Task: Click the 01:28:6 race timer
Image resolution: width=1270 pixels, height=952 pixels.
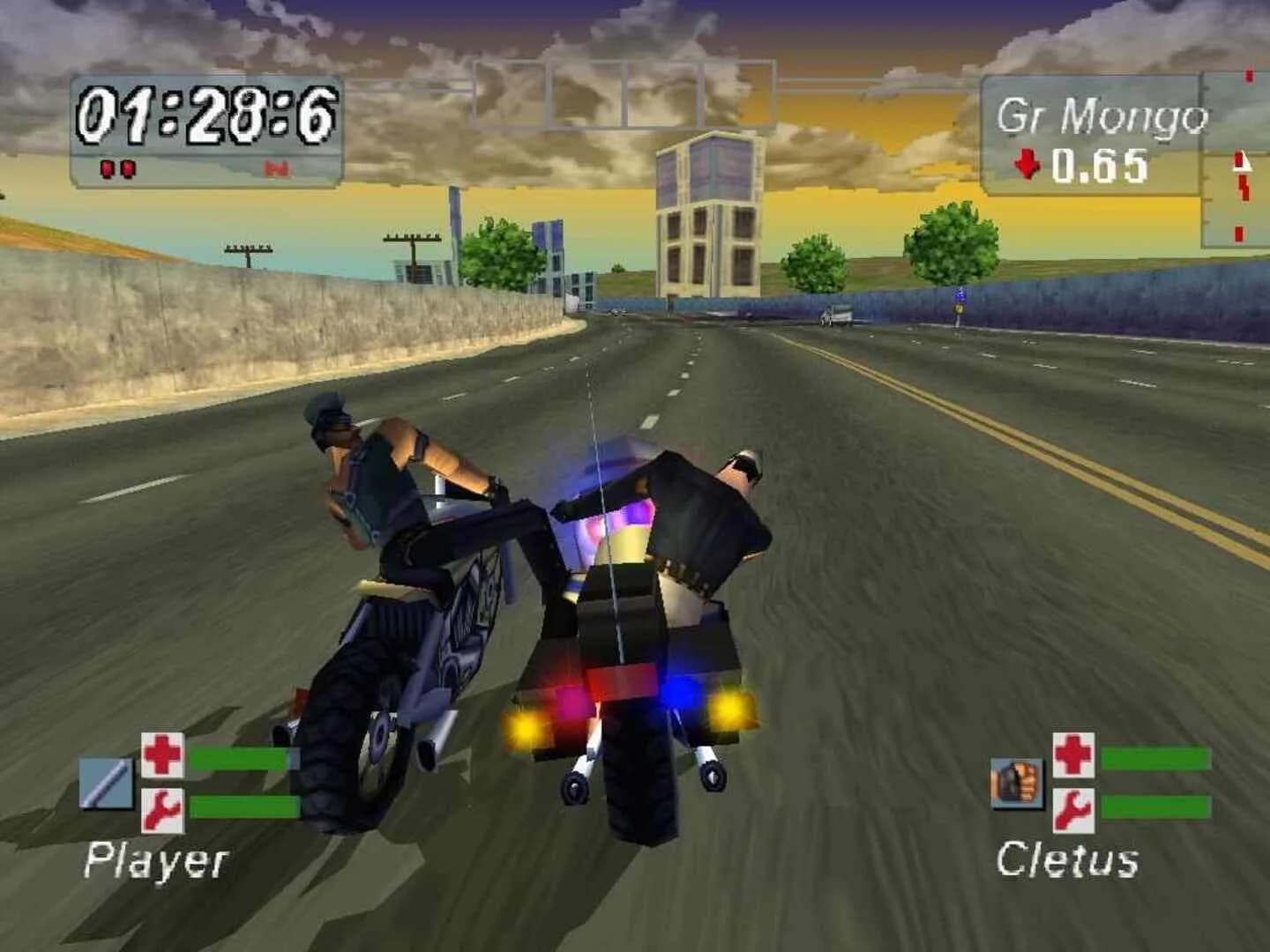Action: pos(209,113)
